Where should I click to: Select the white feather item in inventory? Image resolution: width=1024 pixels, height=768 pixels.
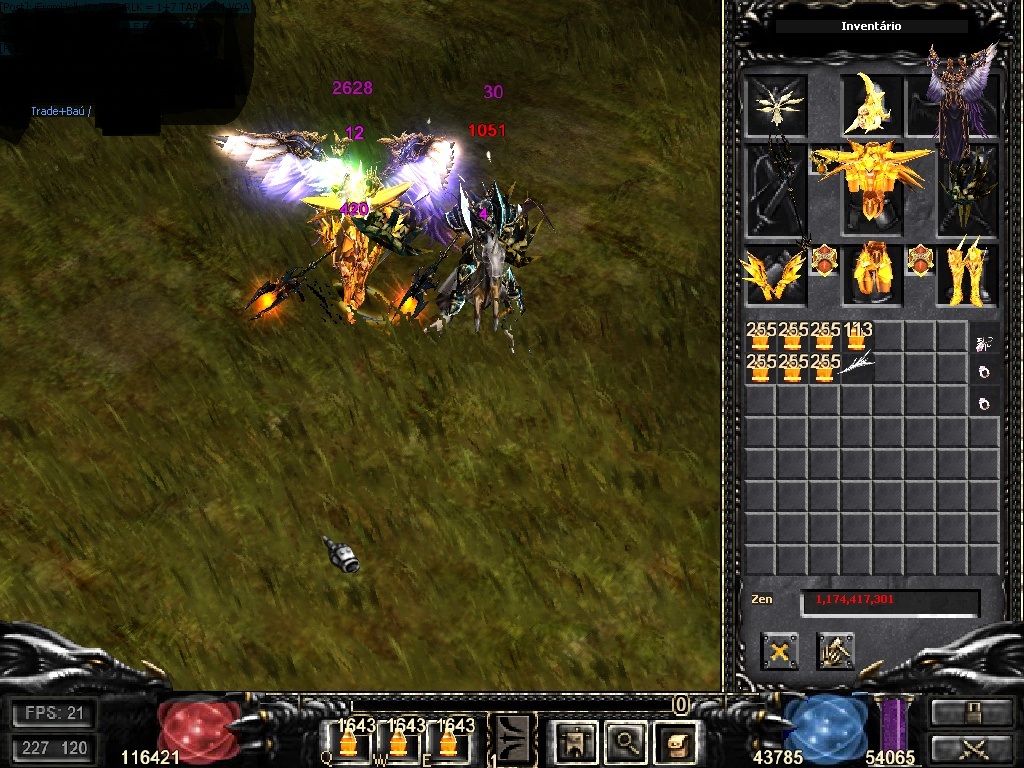click(857, 368)
